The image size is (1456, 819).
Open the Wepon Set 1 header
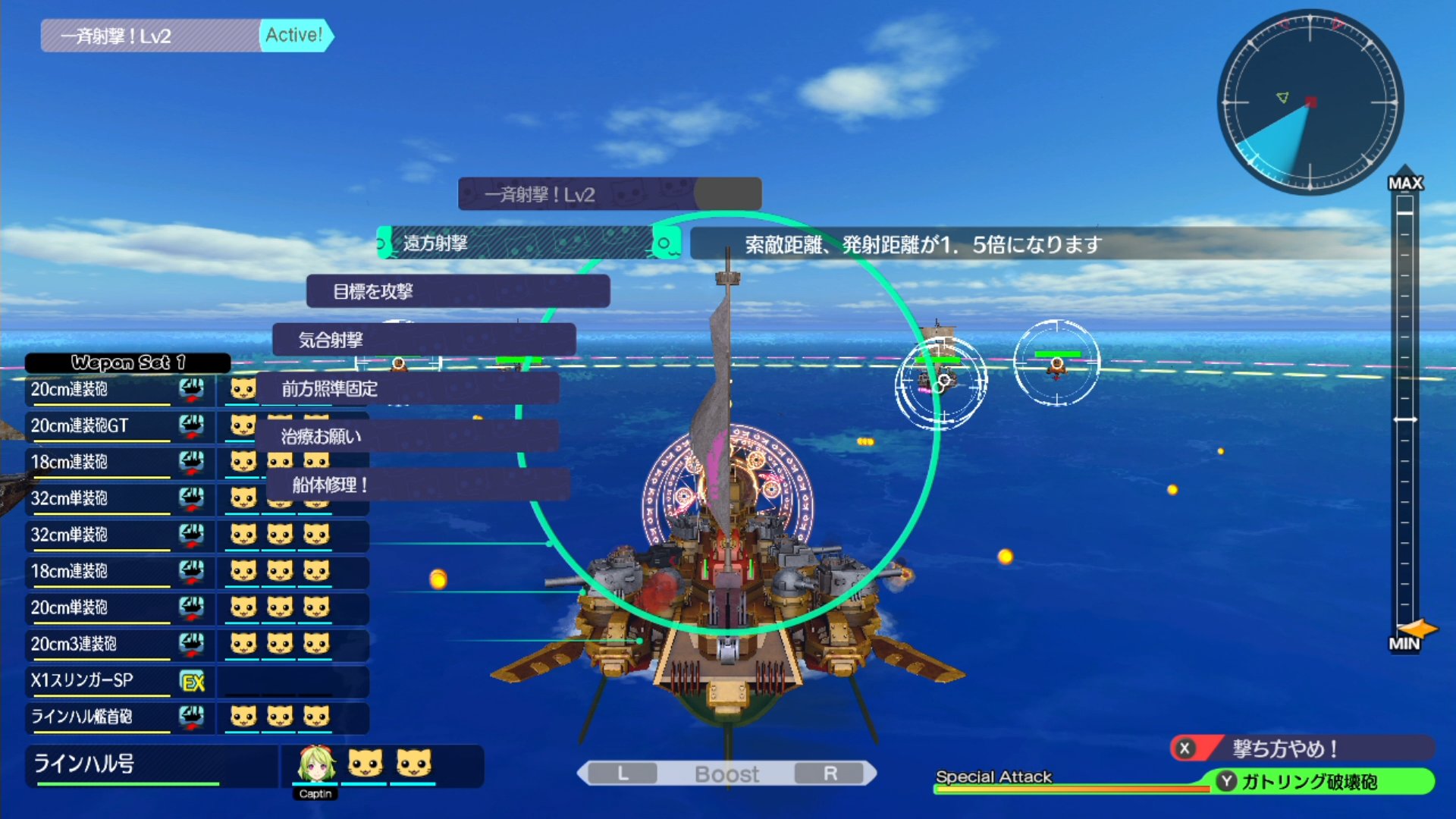(127, 363)
